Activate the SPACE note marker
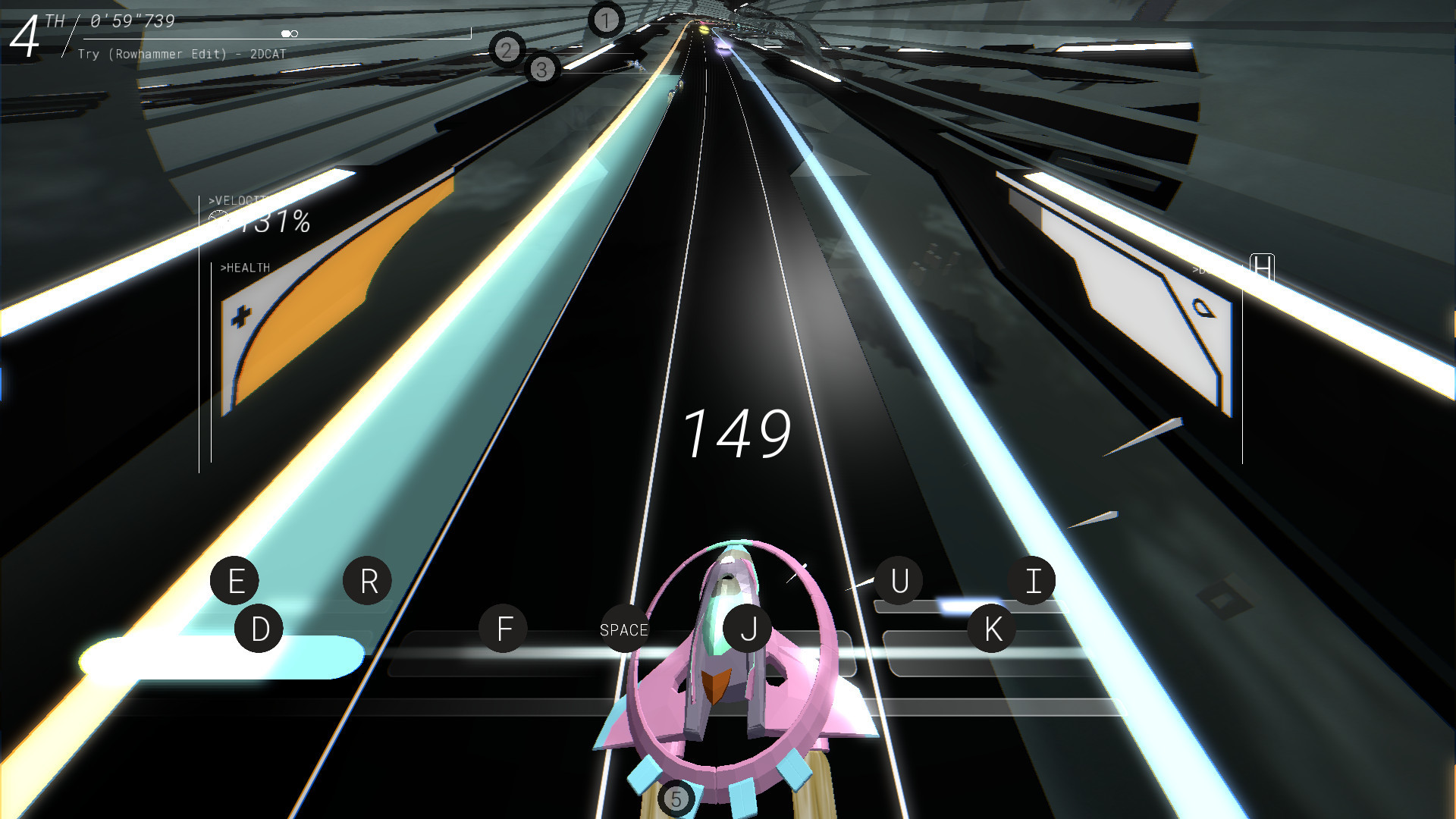 click(623, 629)
